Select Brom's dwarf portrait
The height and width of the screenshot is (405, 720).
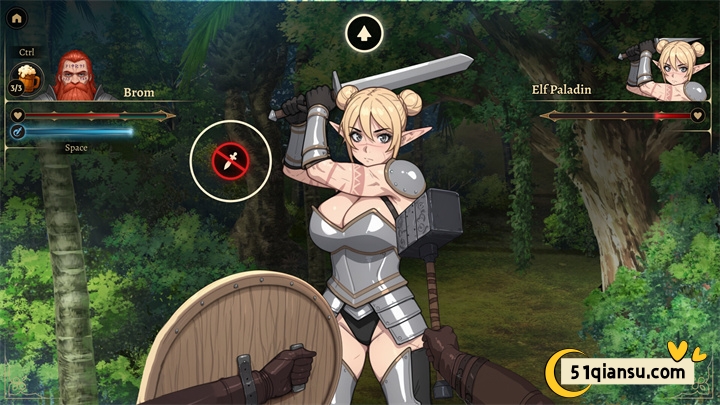pyautogui.click(x=70, y=76)
